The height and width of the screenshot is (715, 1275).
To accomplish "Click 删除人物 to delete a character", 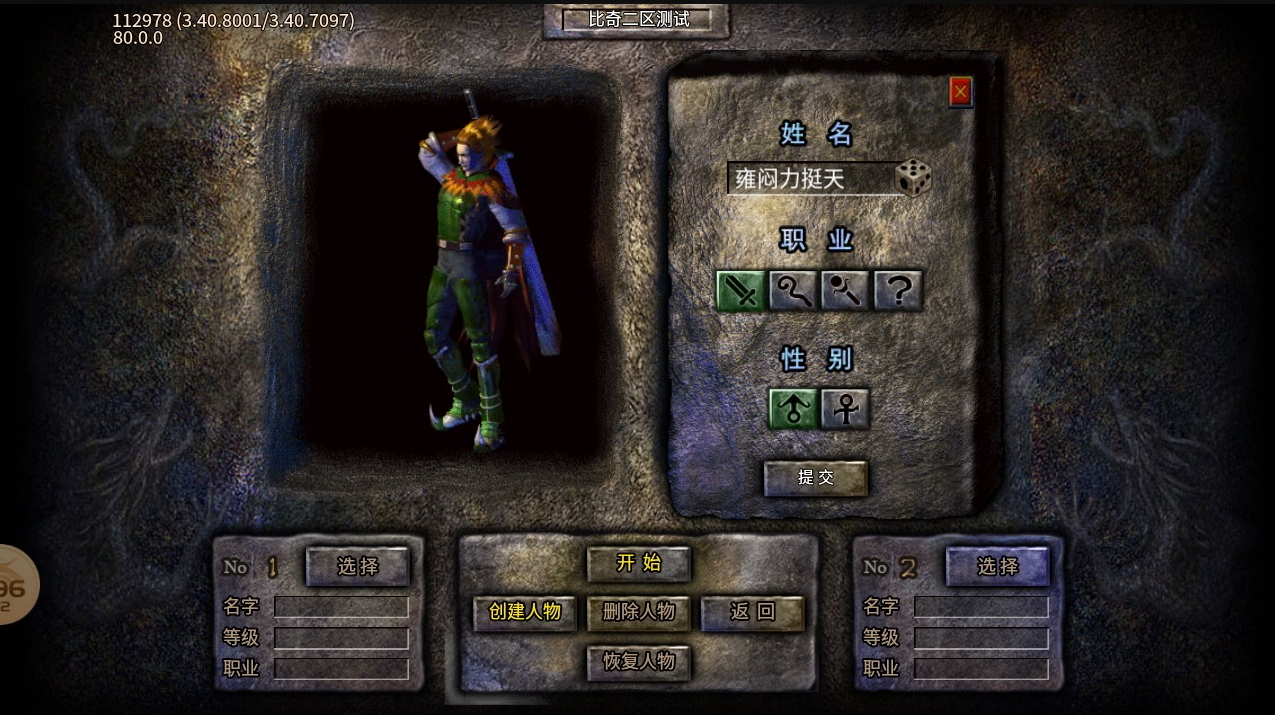I will [638, 612].
